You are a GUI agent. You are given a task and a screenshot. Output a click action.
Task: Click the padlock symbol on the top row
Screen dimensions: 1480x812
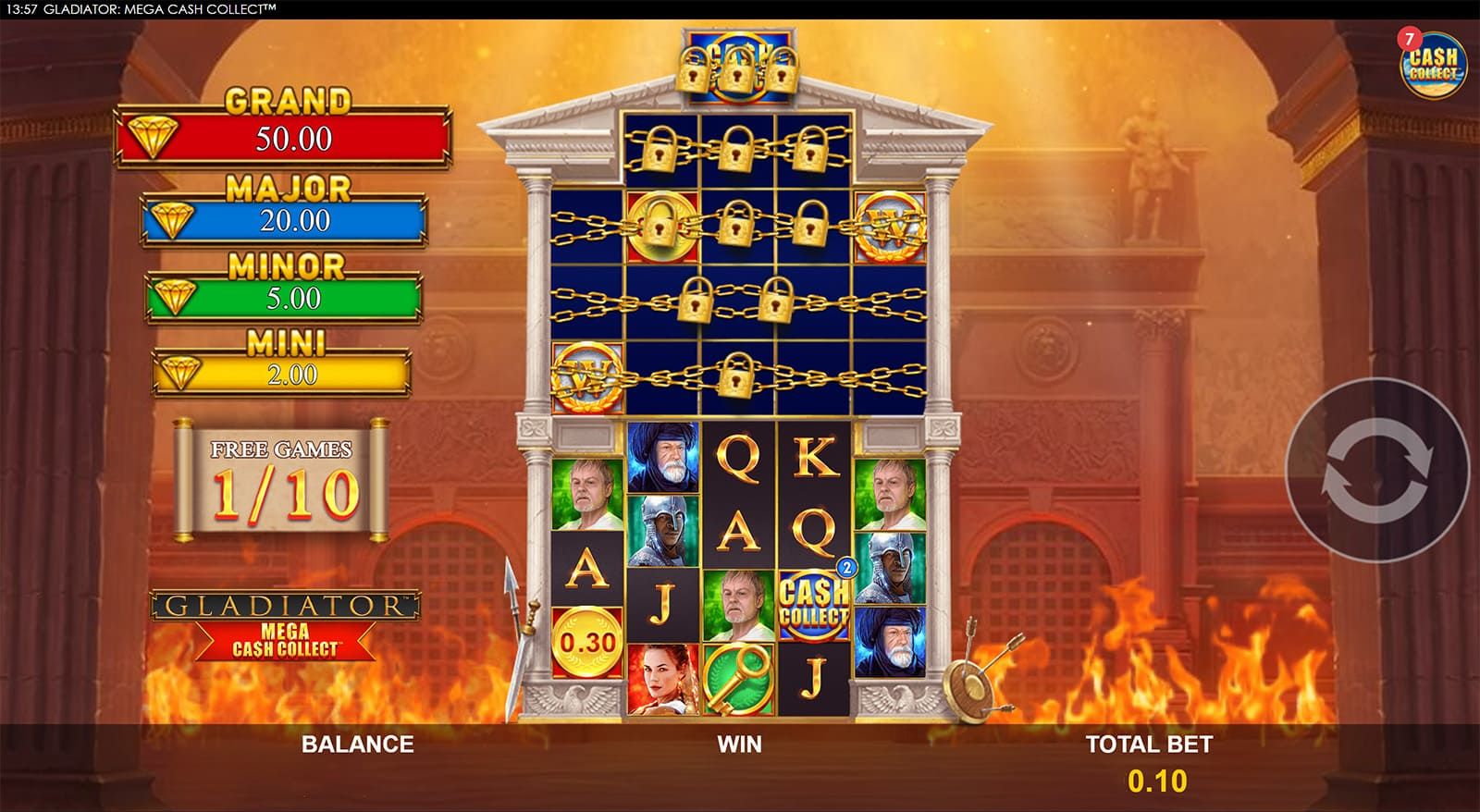pos(735,148)
